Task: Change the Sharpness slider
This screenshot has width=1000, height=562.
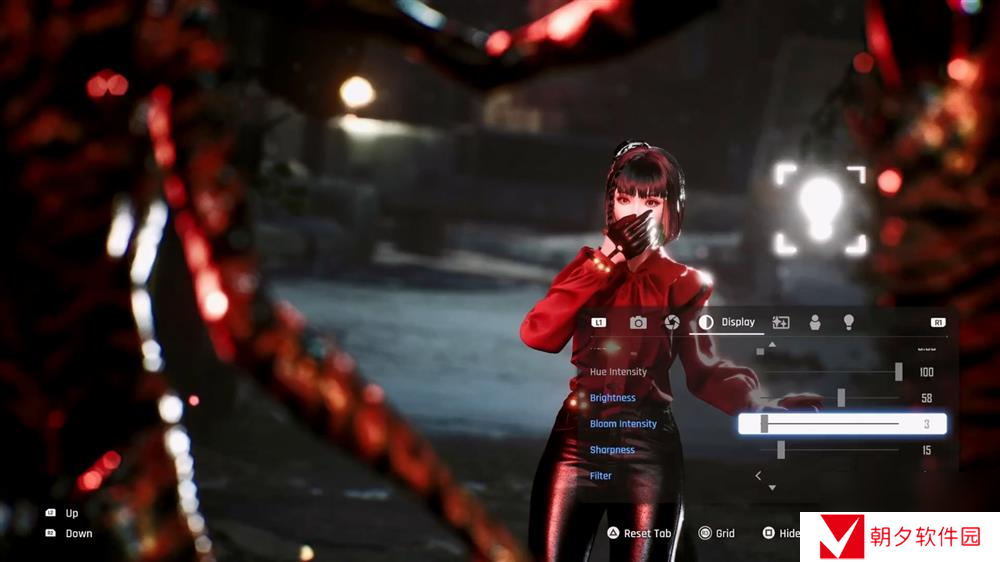Action: click(780, 450)
